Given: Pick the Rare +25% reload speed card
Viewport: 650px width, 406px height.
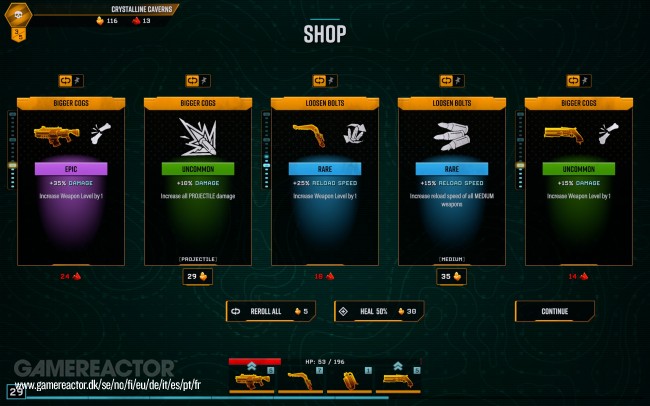Looking at the screenshot, I should pos(324,180).
